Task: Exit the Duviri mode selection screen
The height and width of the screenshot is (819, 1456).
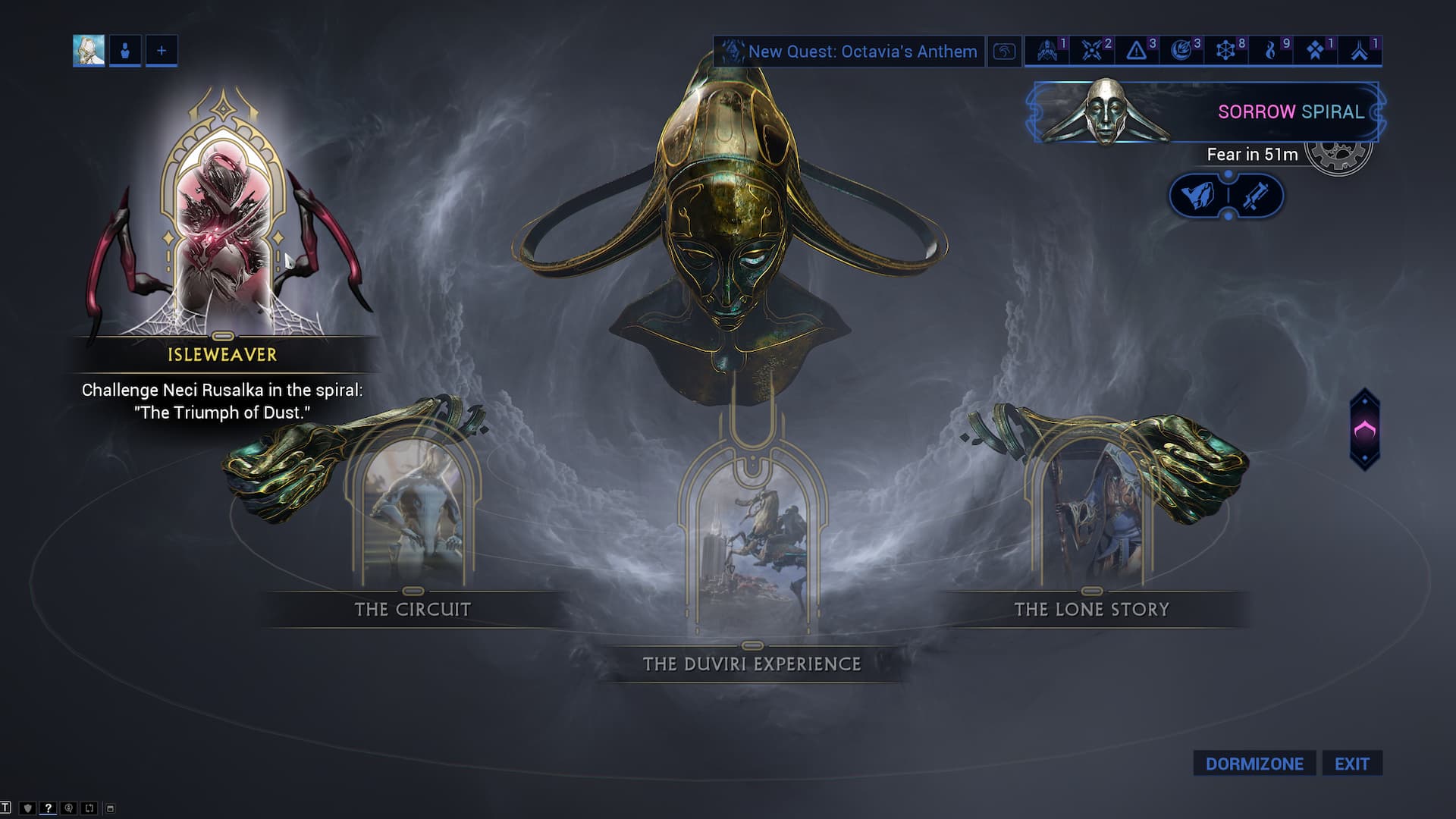Action: coord(1352,764)
